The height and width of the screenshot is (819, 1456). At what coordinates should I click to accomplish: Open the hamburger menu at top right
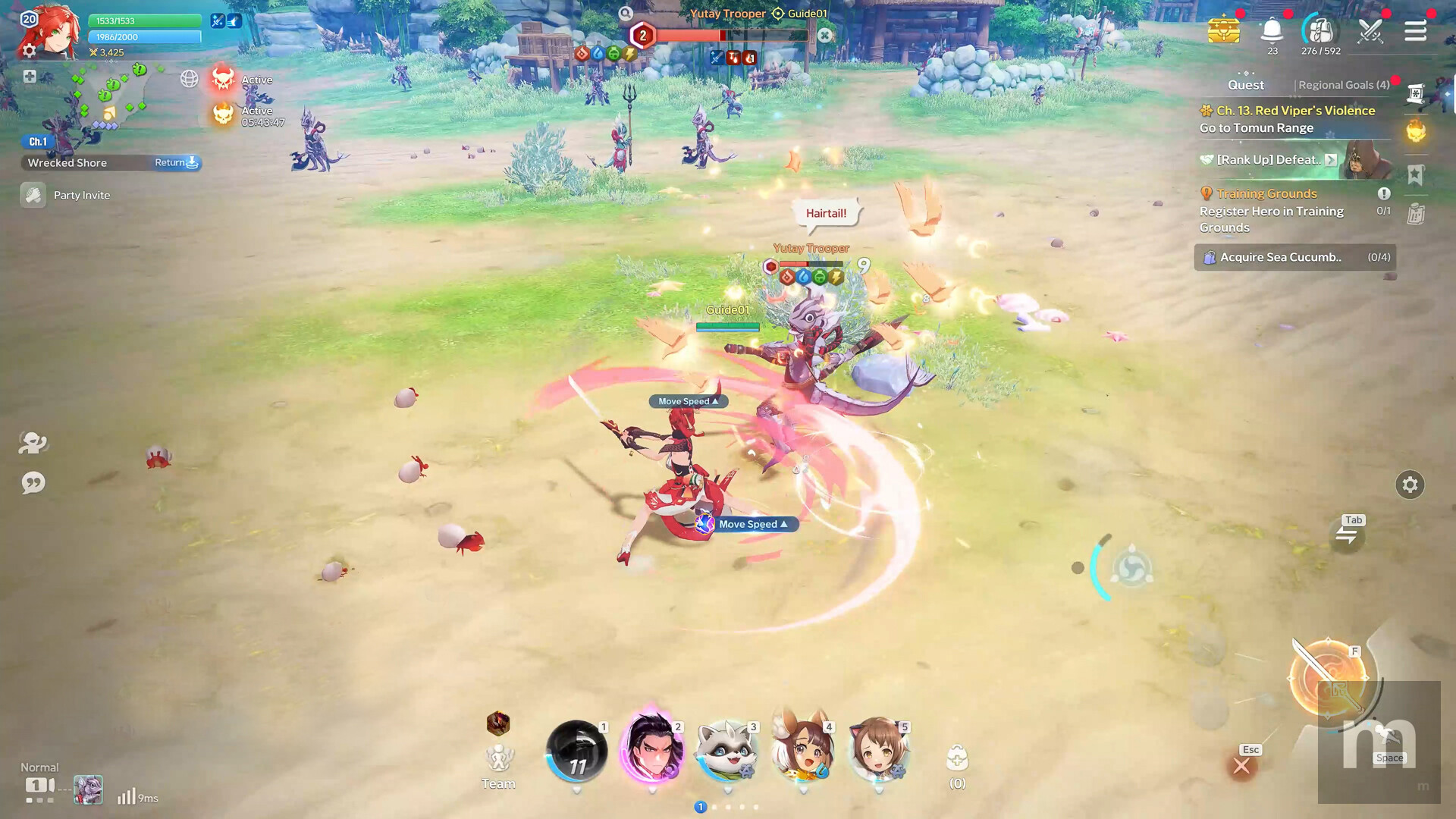(1417, 31)
